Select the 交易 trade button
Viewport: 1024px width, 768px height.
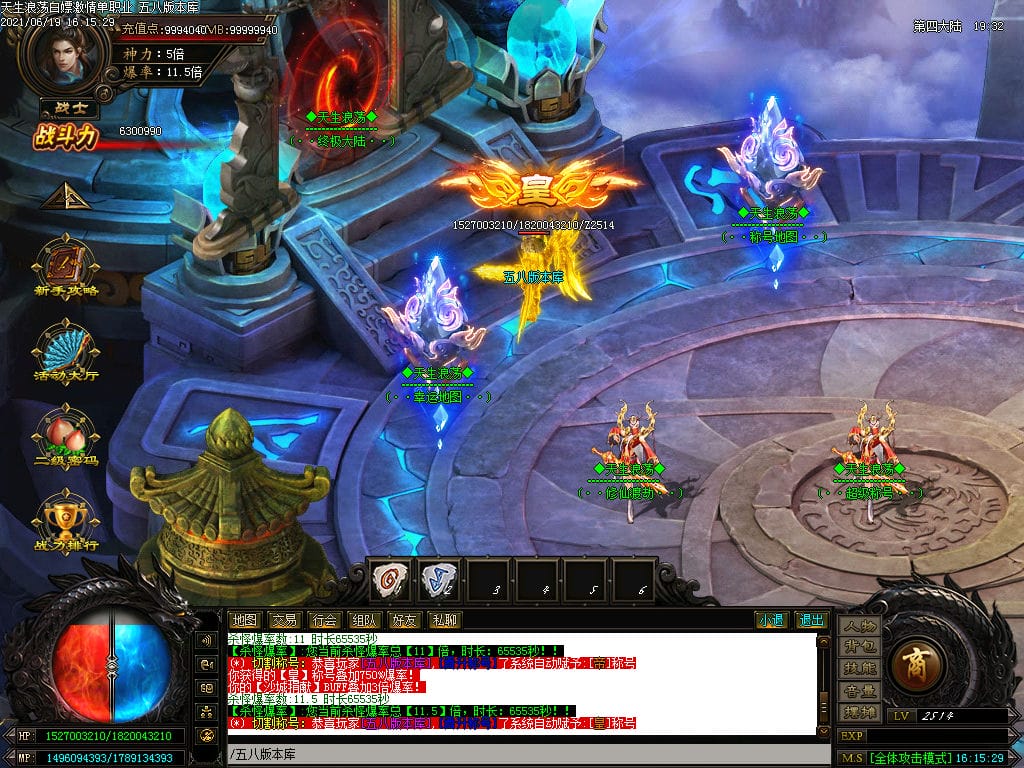[285, 620]
